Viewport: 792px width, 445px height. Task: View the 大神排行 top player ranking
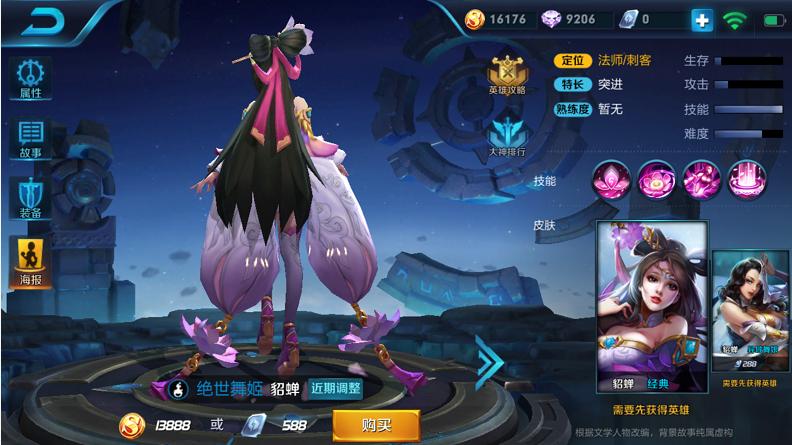[x=507, y=136]
